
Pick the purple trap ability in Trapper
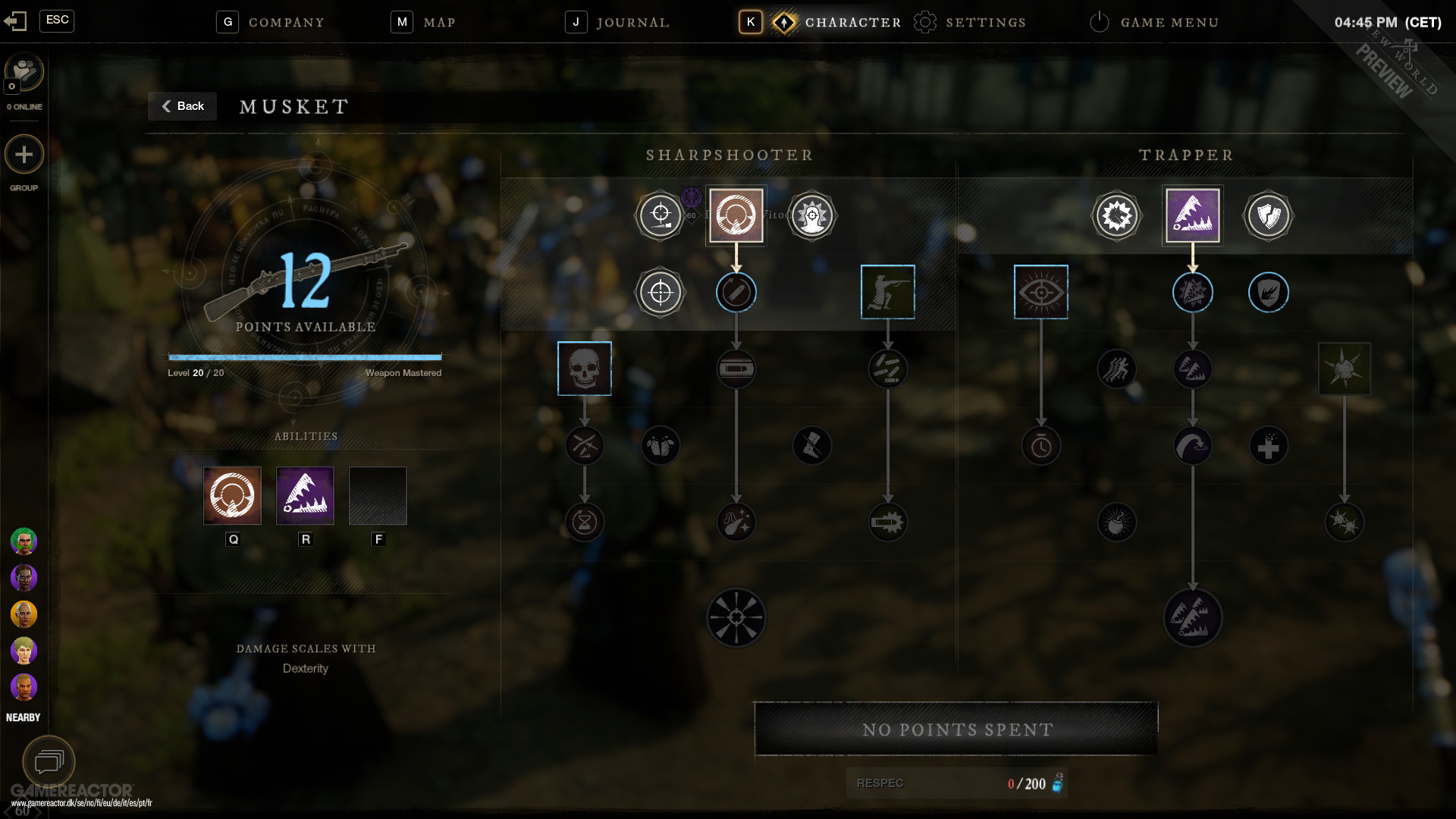point(1193,216)
